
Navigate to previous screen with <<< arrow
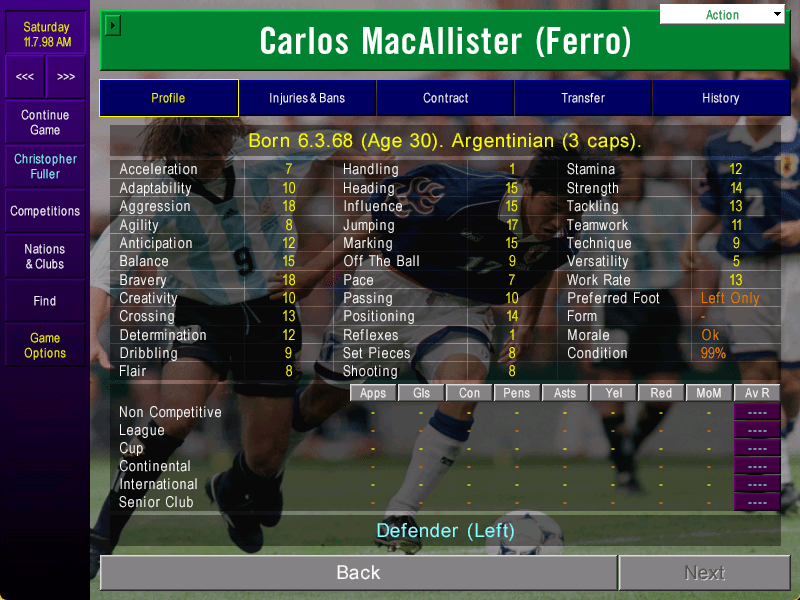coord(25,77)
